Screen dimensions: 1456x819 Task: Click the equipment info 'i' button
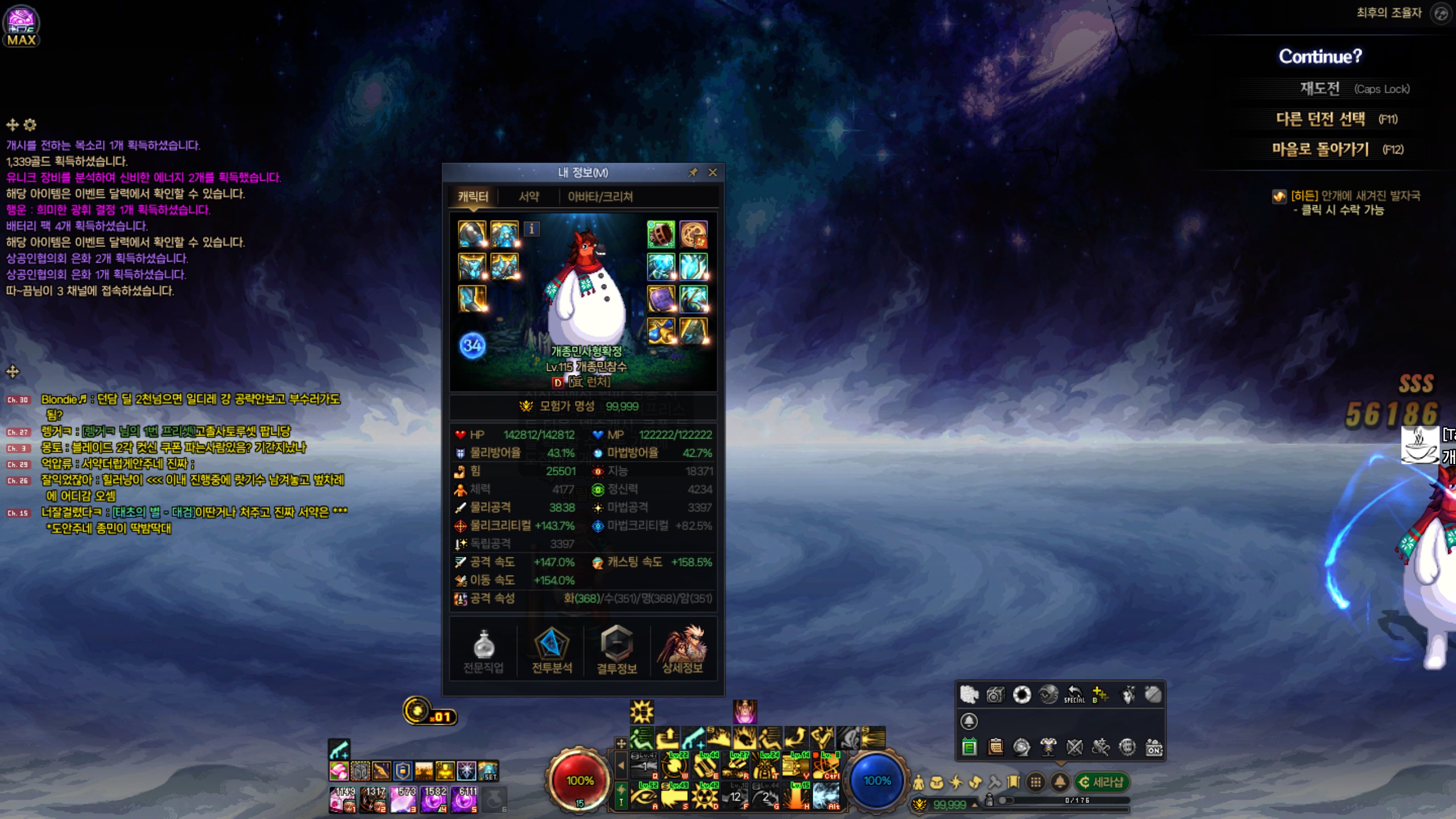pos(532,229)
